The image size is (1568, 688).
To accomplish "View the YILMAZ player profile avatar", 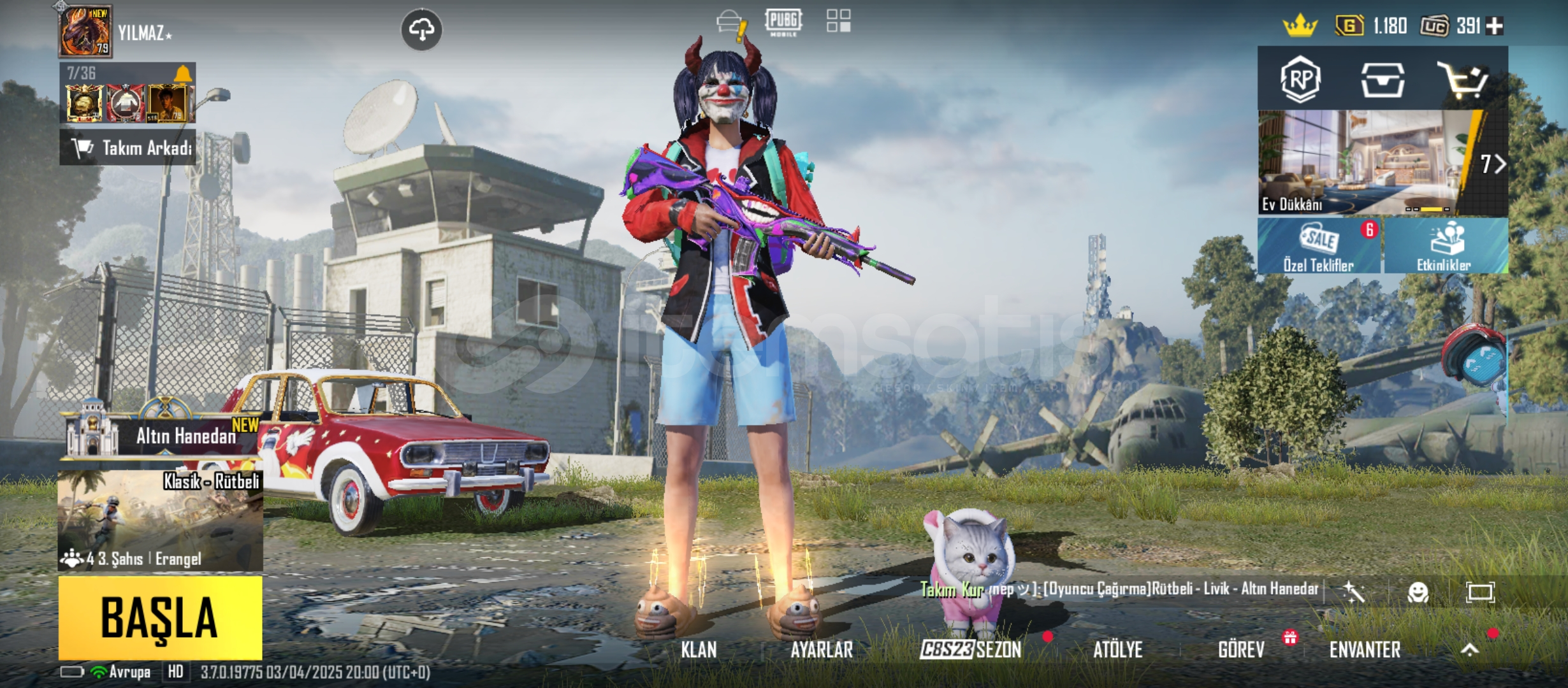I will pos(85,32).
